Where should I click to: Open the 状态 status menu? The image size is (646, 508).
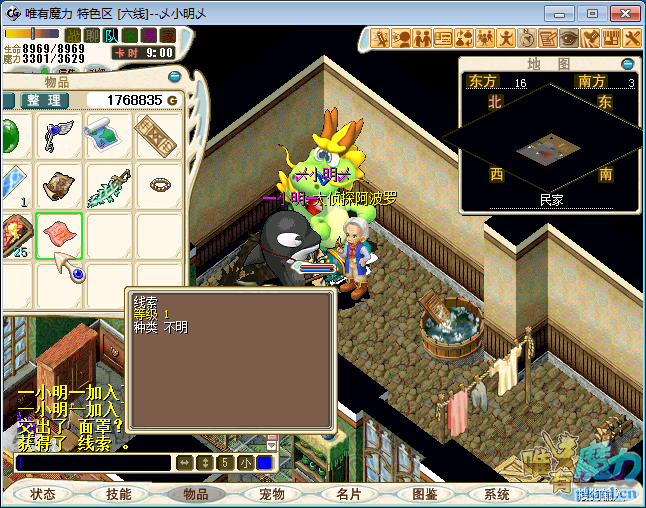coord(43,494)
